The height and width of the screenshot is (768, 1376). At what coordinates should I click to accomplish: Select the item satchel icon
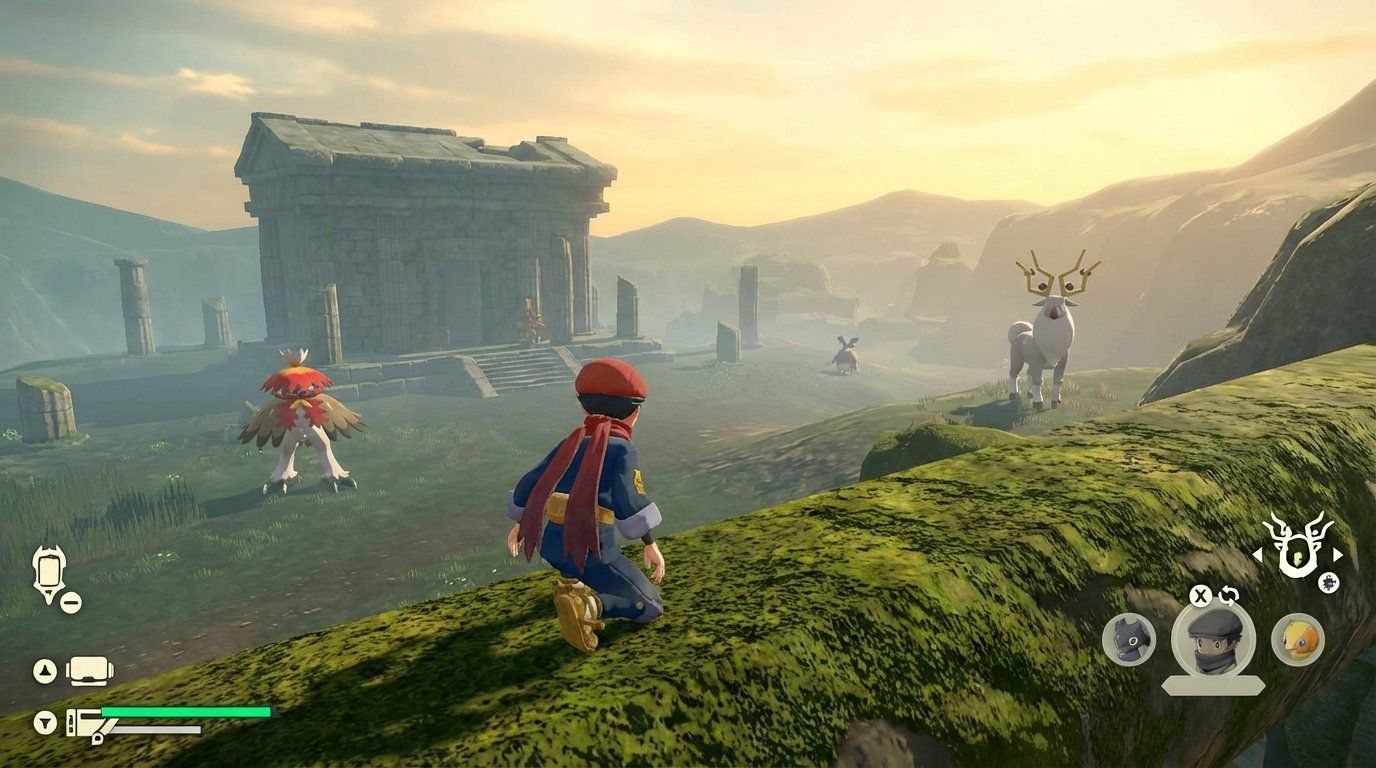click(x=87, y=723)
